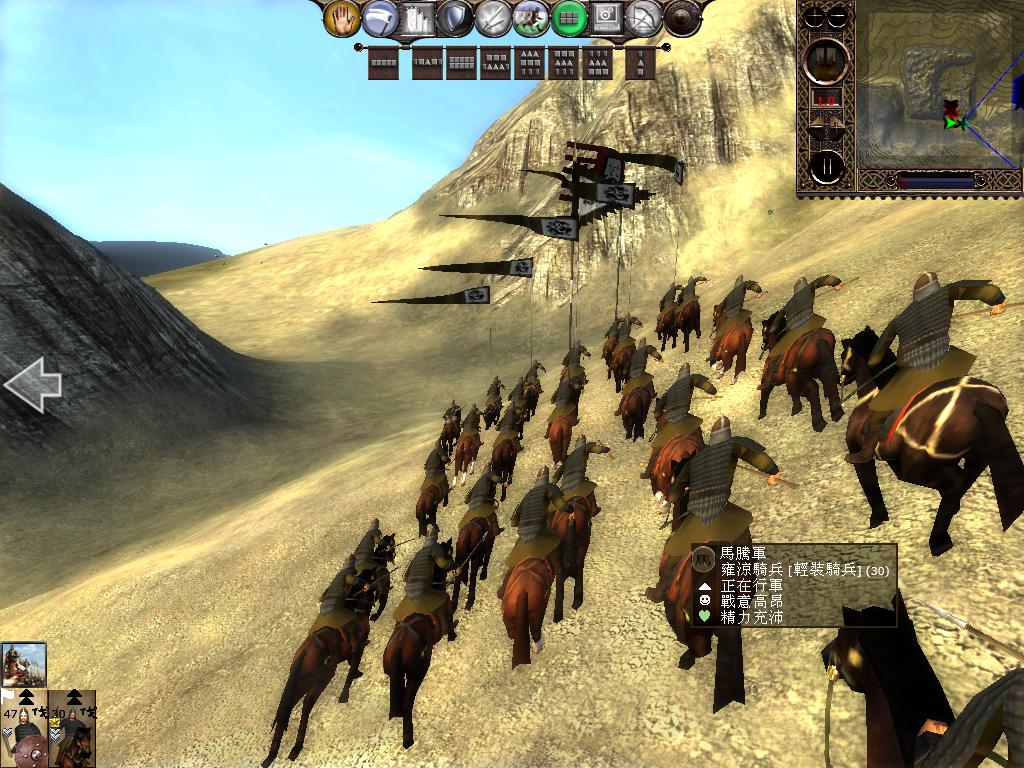The width and height of the screenshot is (1024, 768).
Task: Select the crossed swords engage command
Action: click(493, 17)
